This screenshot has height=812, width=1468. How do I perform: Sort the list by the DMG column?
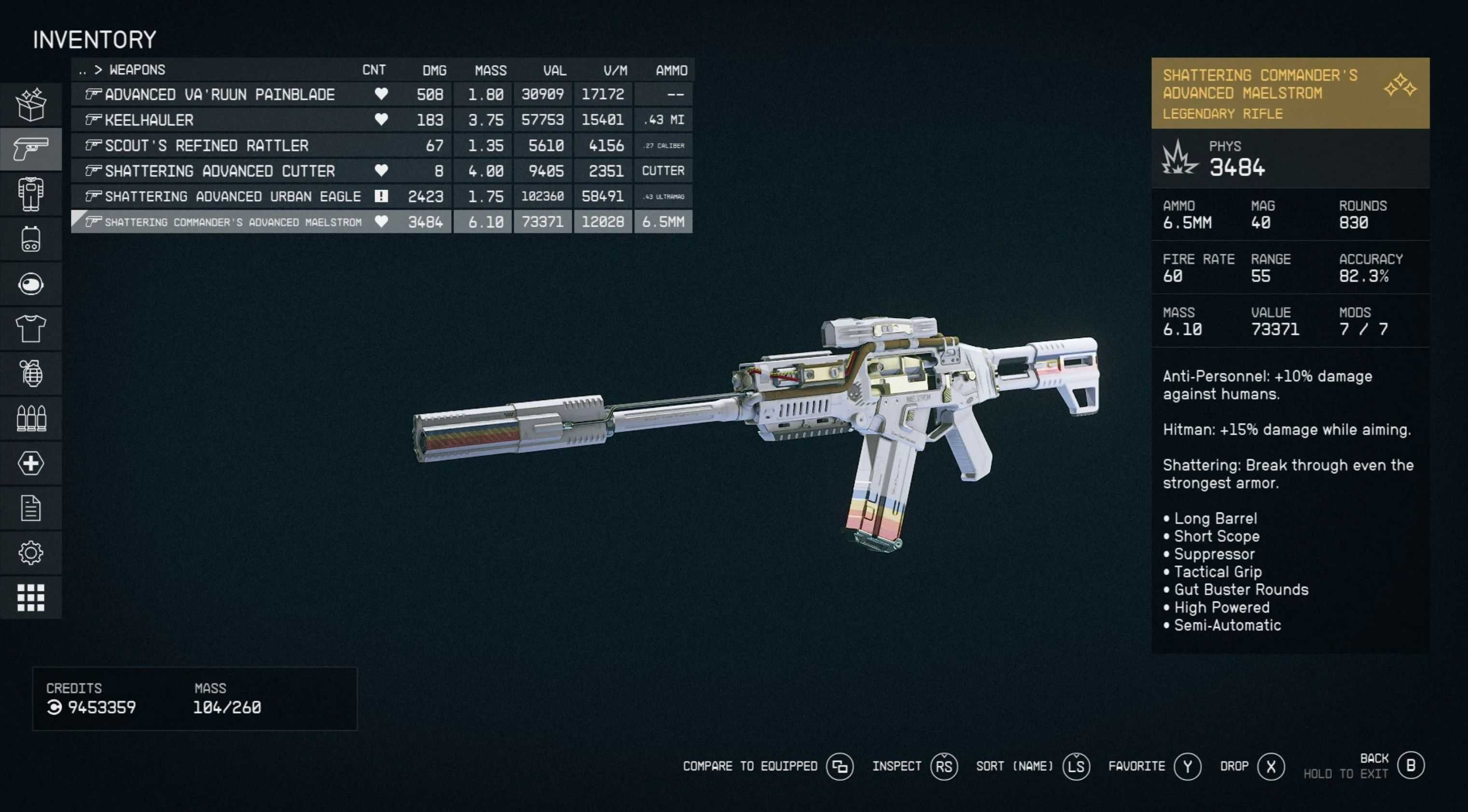(434, 69)
